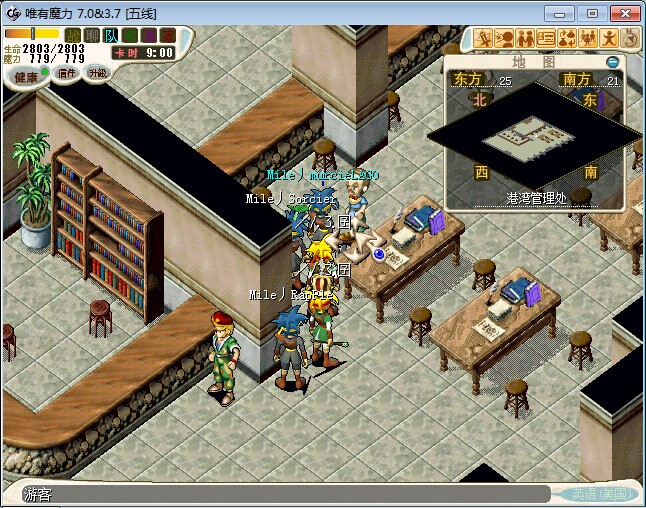
Task: Activate the sword duel icon
Action: tap(483, 38)
